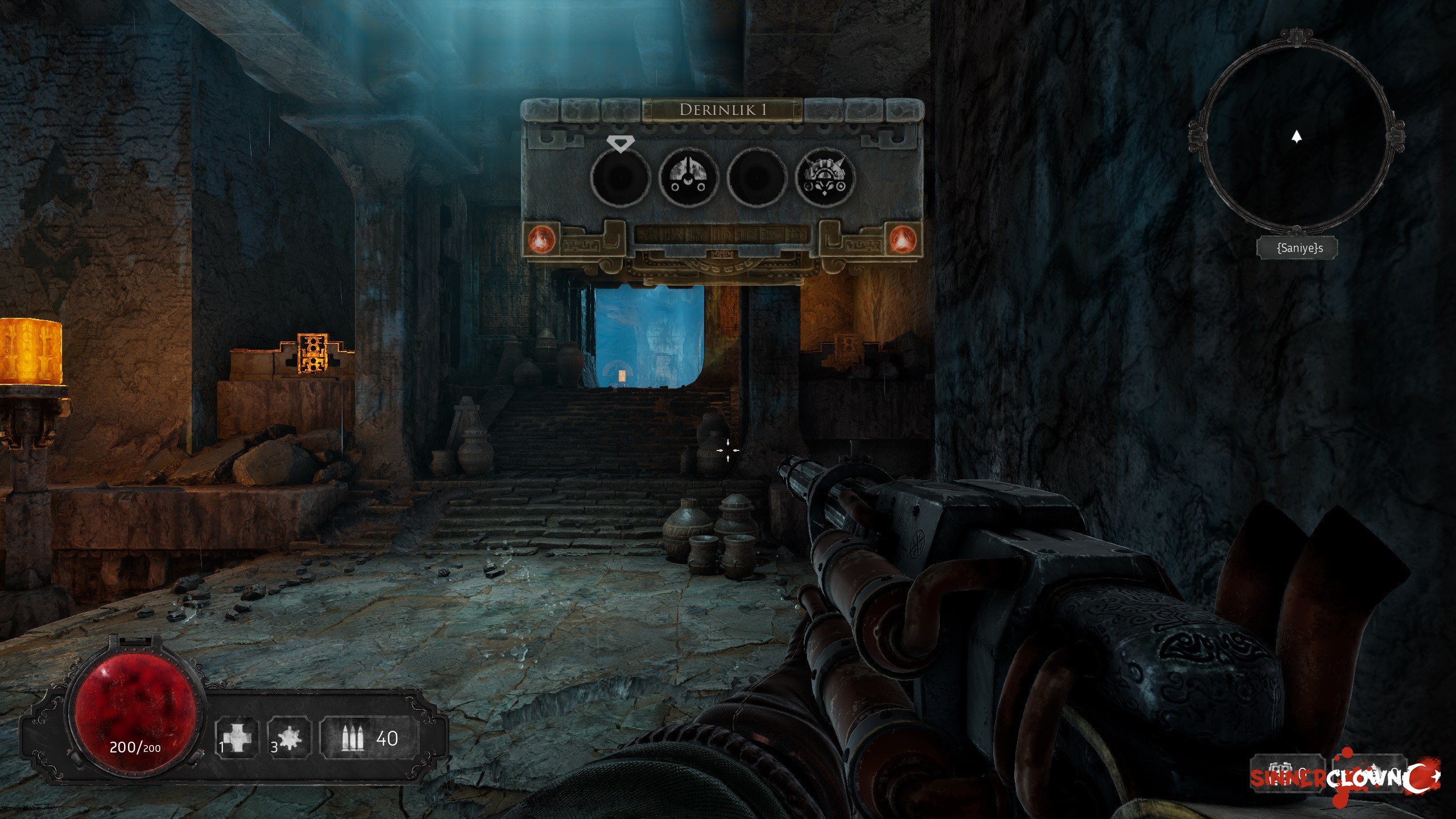The image size is (1456, 819).
Task: Open the skull icon box behind SINNER watermark
Action: (1288, 773)
